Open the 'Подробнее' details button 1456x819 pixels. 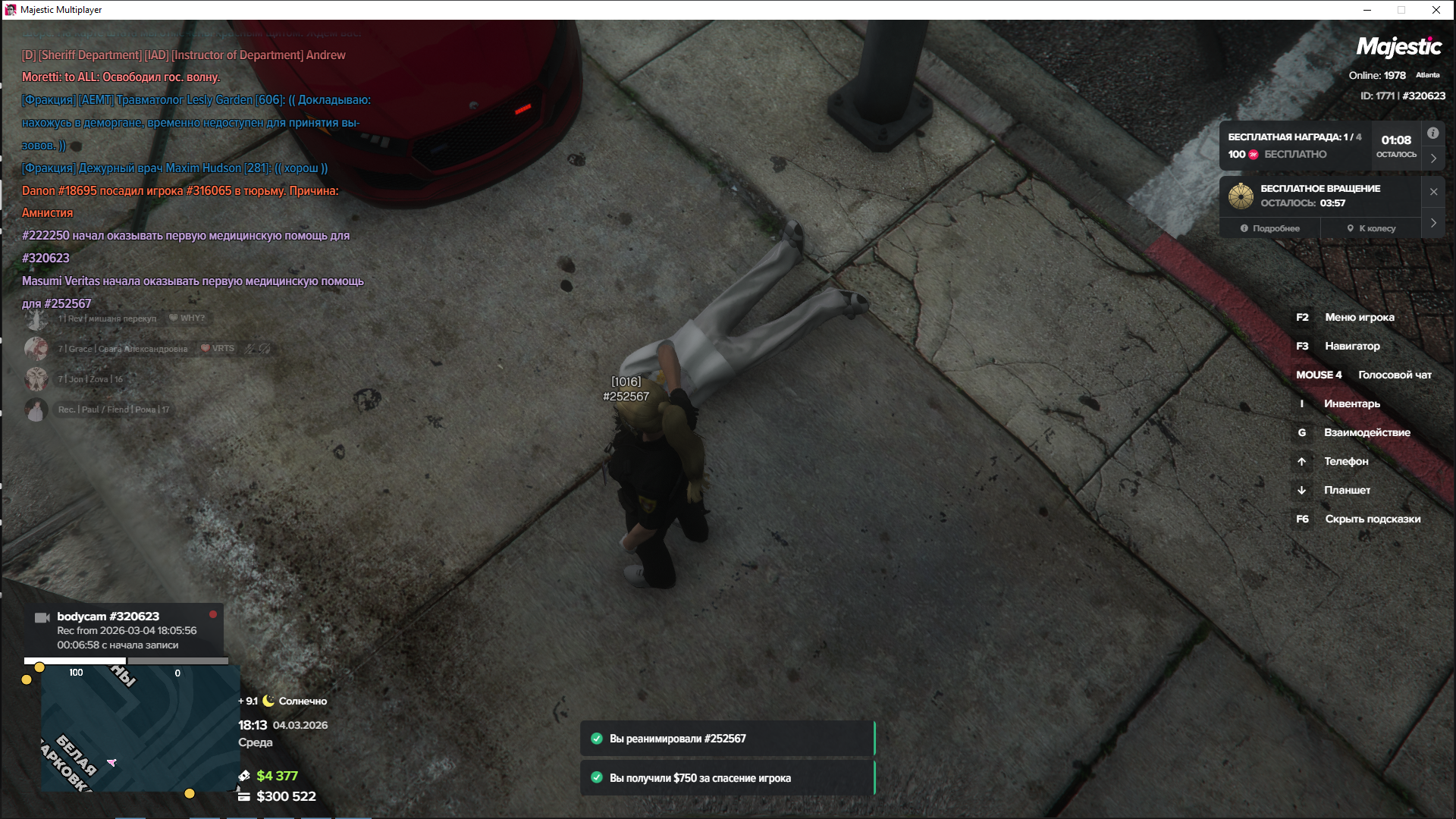(x=1270, y=228)
